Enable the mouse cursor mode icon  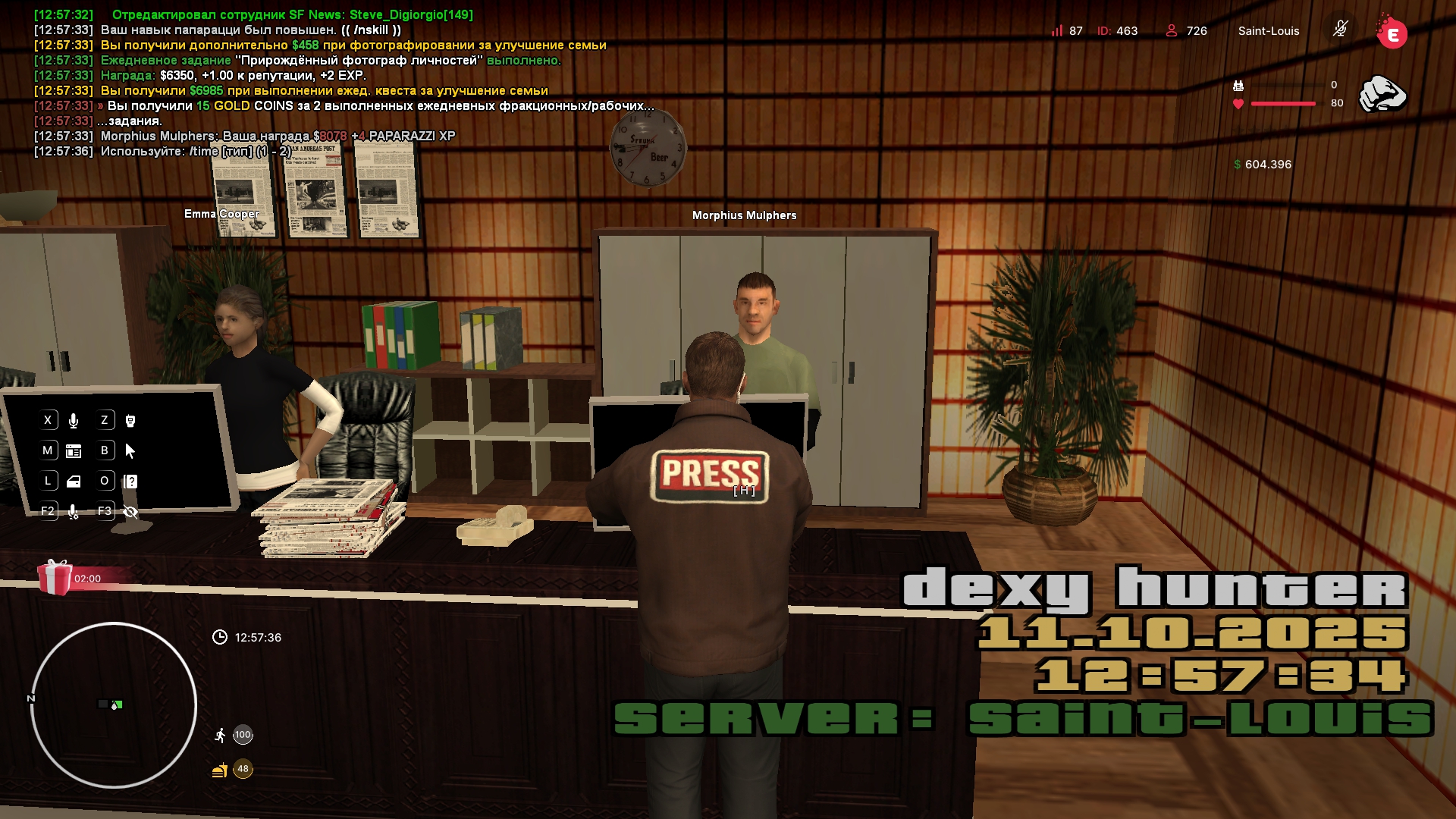[130, 451]
